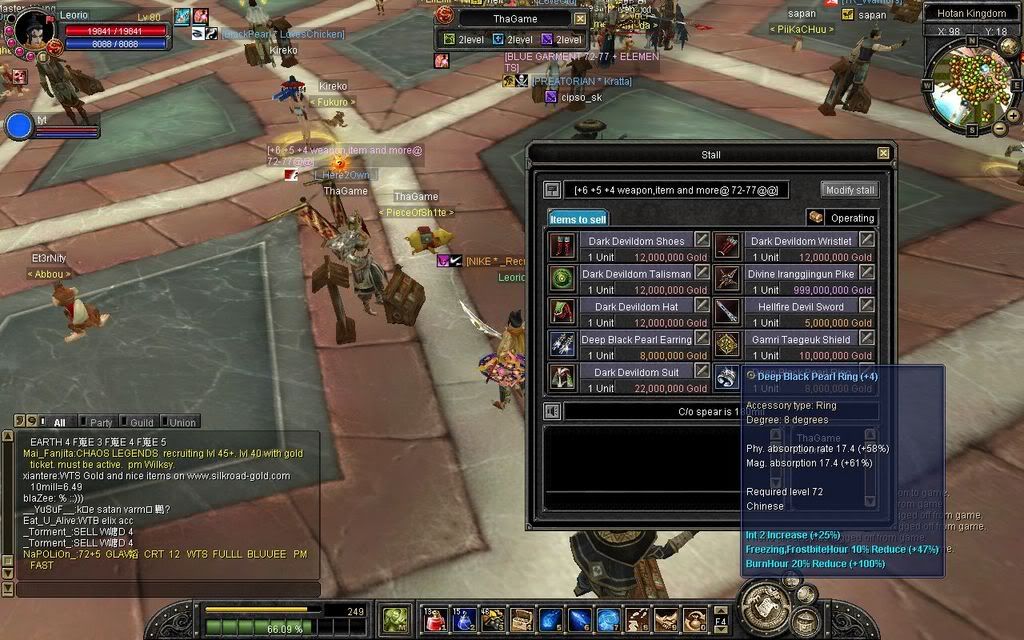Use the red health potion hotbar slot
This screenshot has width=1024, height=640.
pyautogui.click(x=434, y=620)
